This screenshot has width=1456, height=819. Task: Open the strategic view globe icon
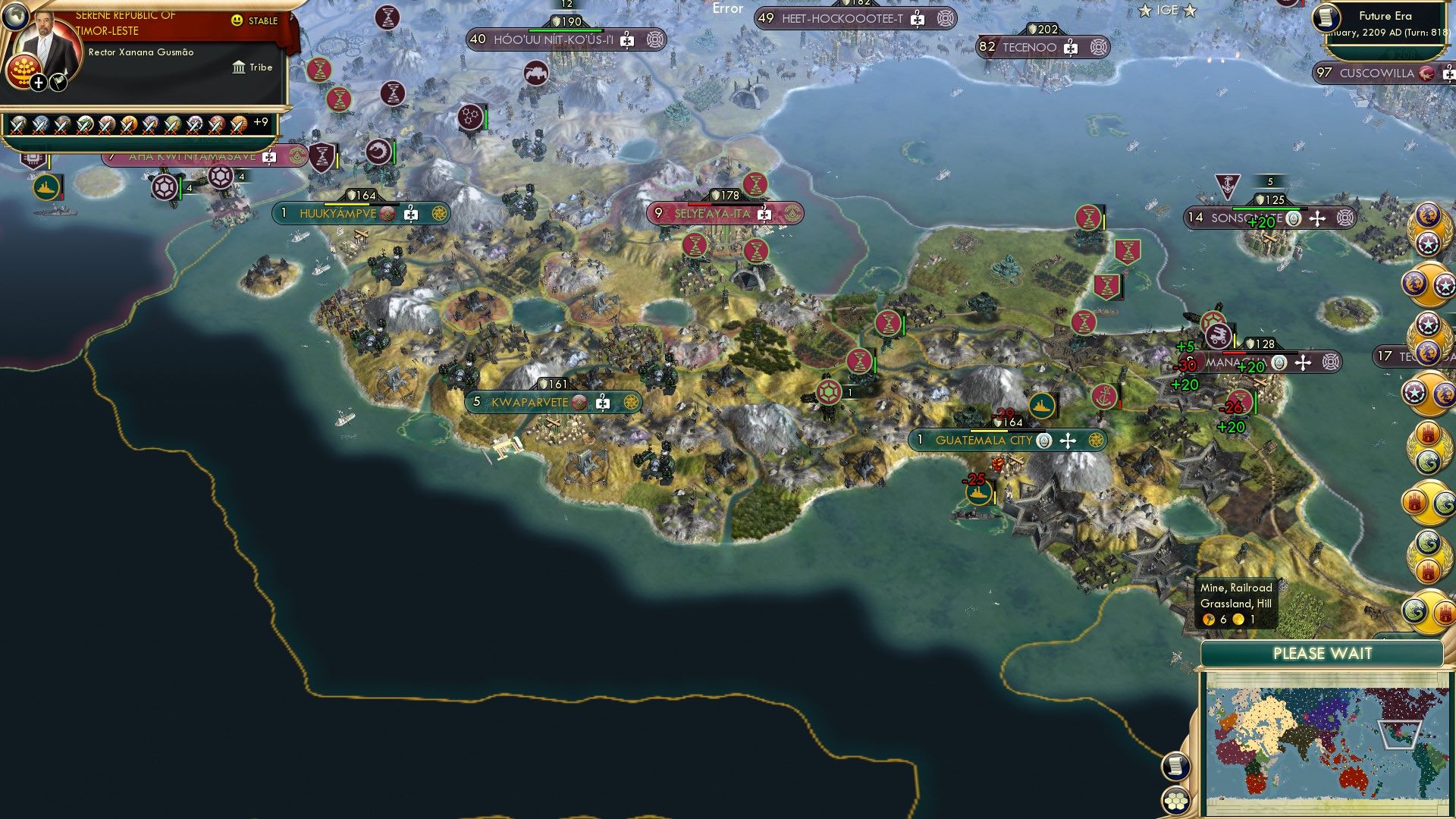[15, 15]
